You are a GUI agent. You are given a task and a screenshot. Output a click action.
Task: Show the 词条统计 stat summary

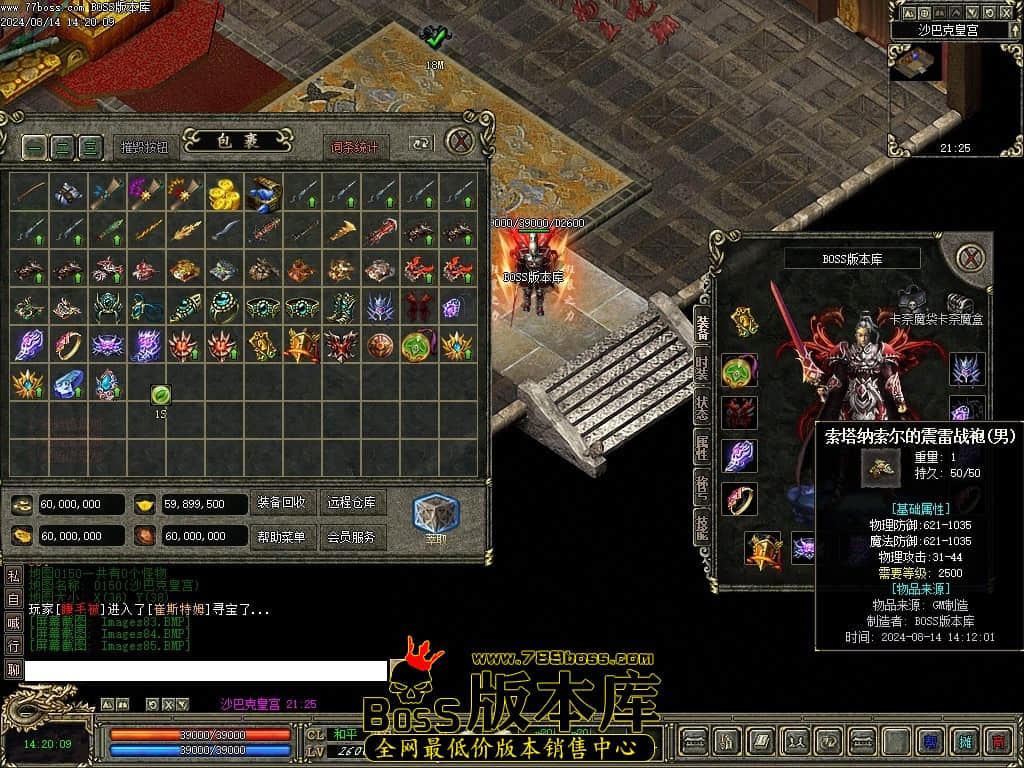tap(356, 147)
